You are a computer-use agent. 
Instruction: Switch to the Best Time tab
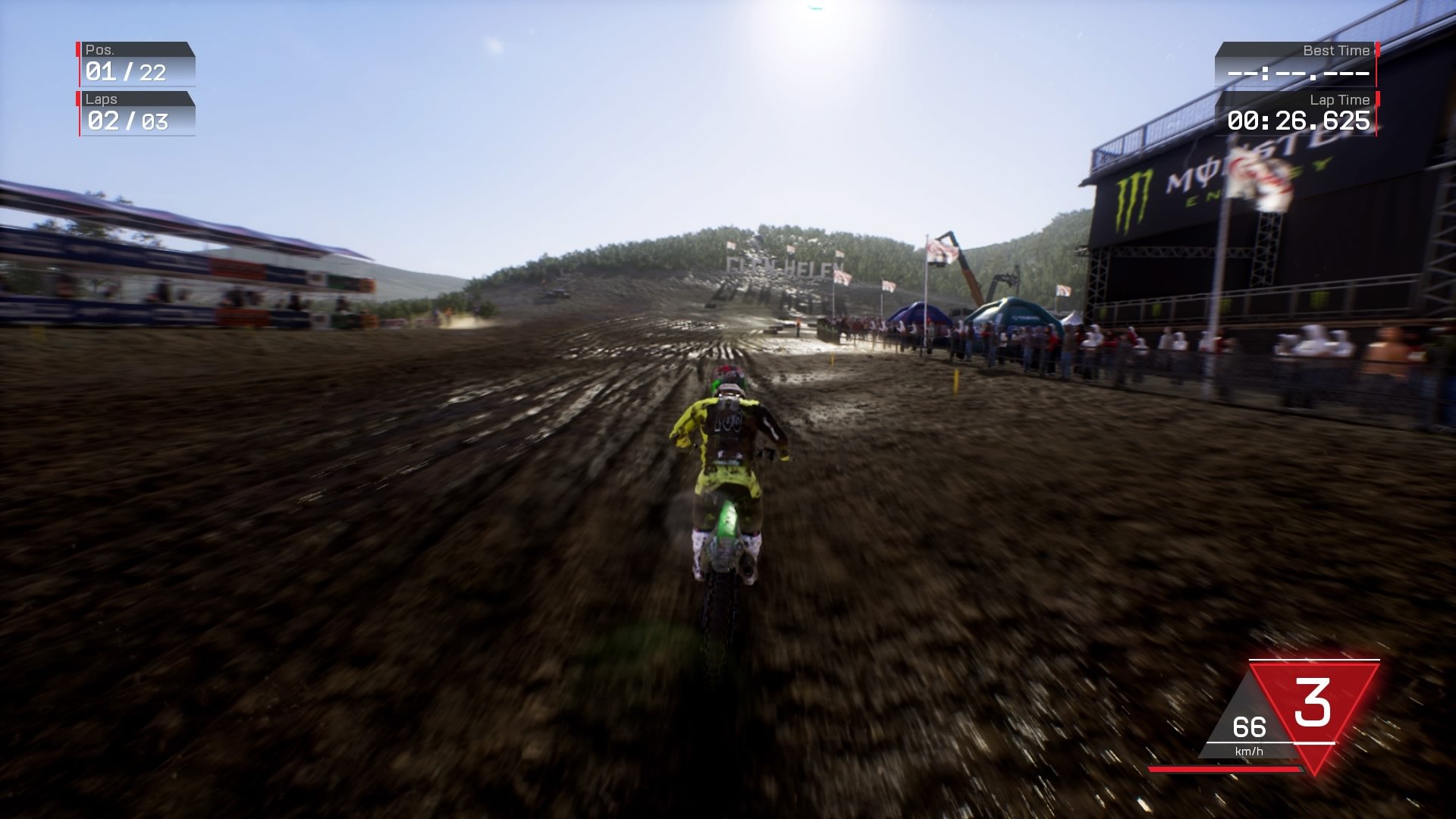point(1337,50)
